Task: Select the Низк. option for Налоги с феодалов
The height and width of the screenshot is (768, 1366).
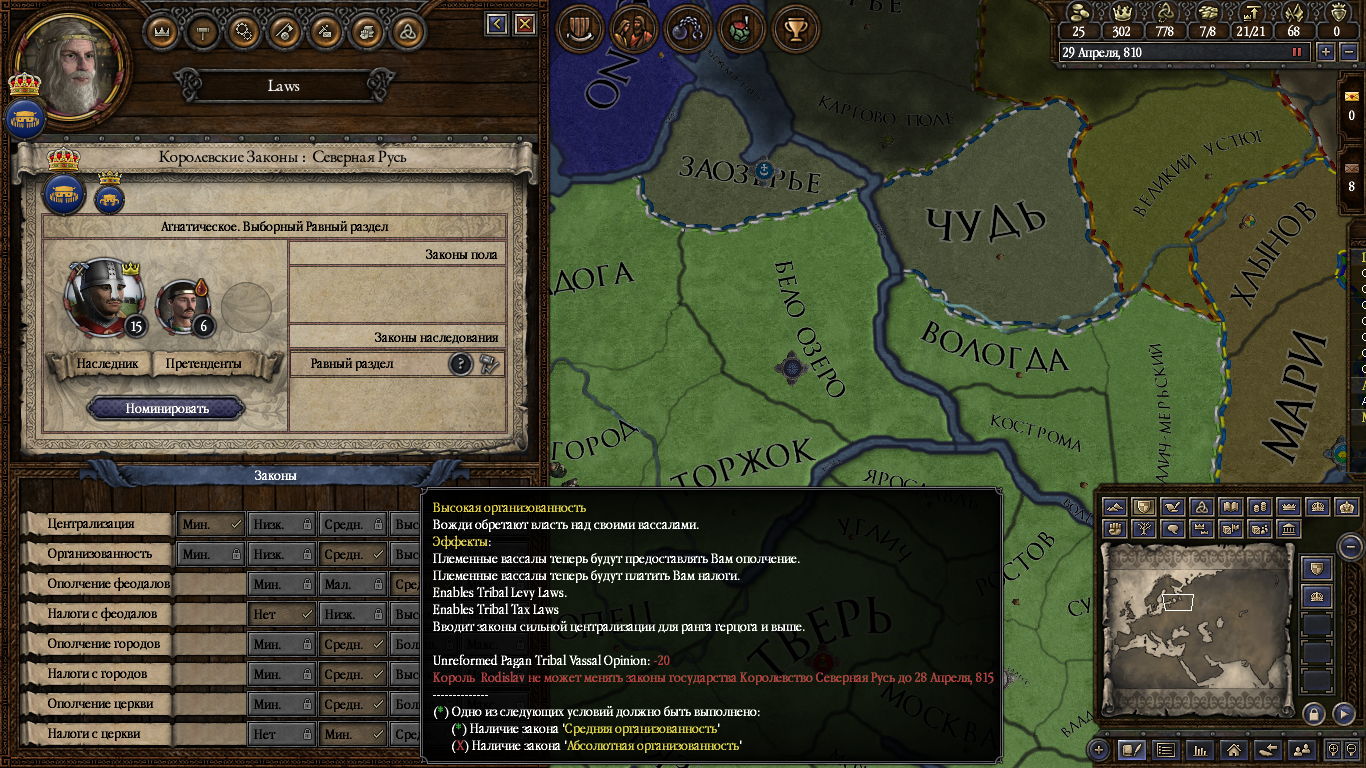Action: tap(351, 613)
